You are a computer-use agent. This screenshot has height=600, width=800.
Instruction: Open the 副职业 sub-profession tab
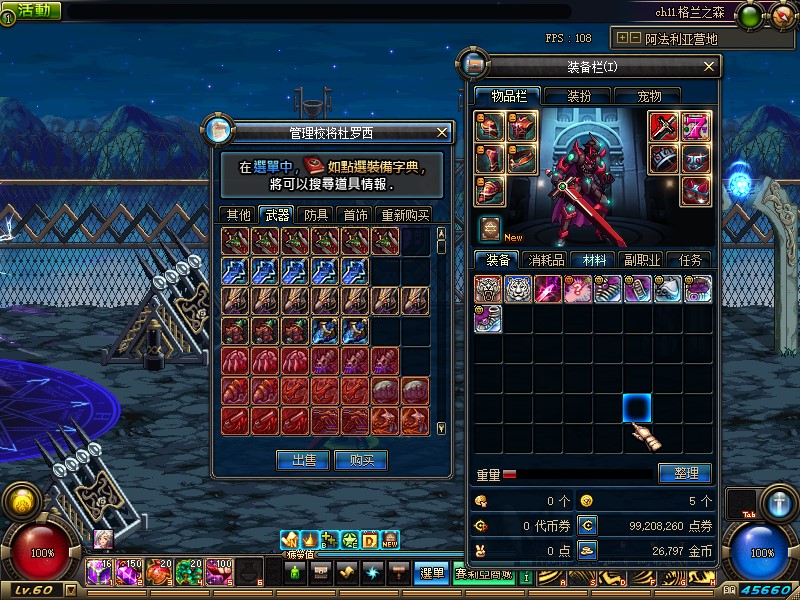(x=641, y=259)
